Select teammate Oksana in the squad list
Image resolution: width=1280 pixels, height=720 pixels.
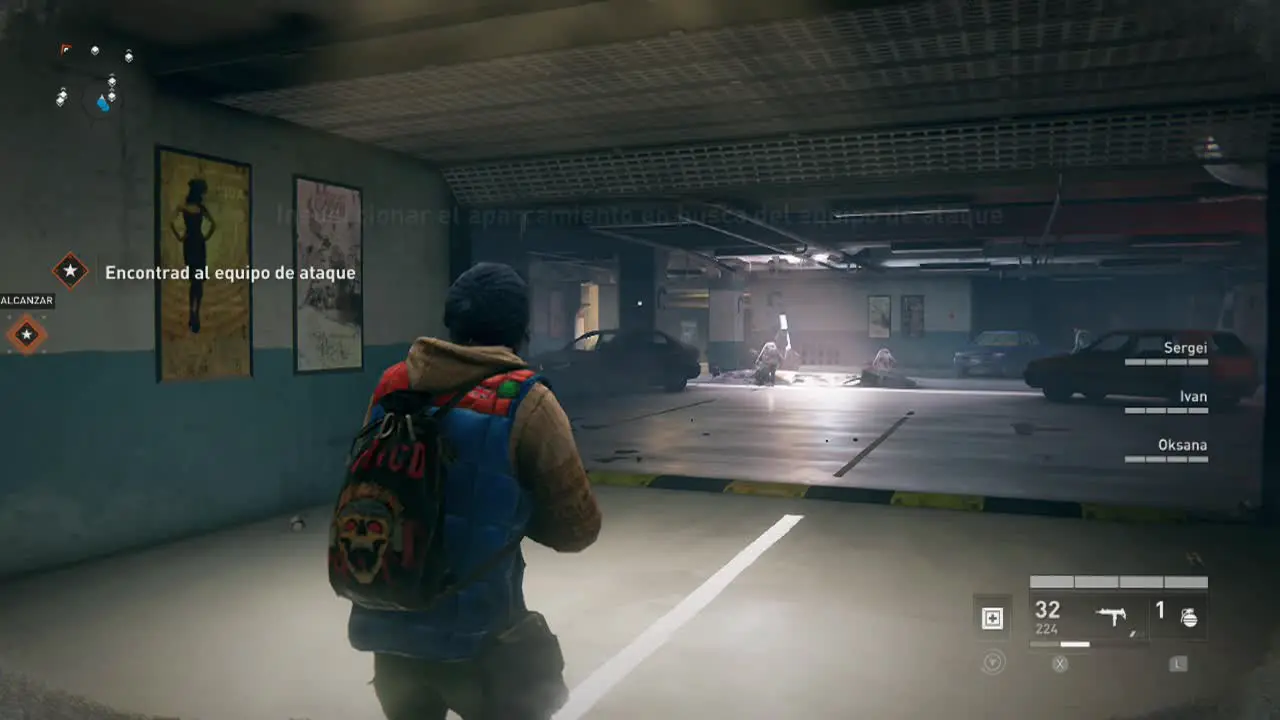point(1183,445)
